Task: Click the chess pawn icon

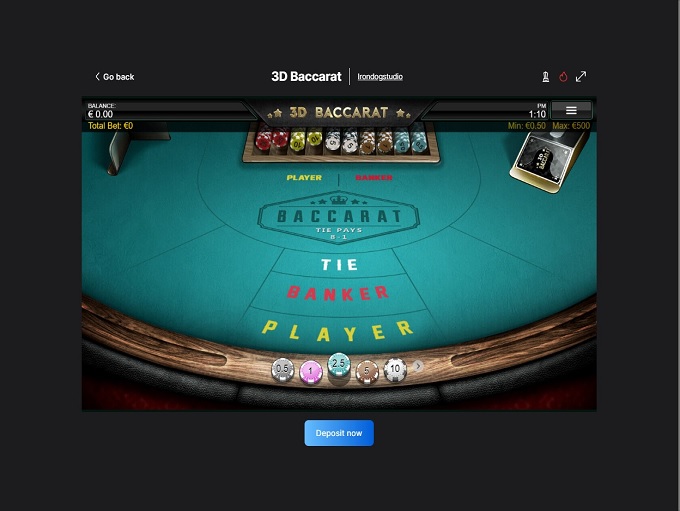Action: (x=545, y=76)
